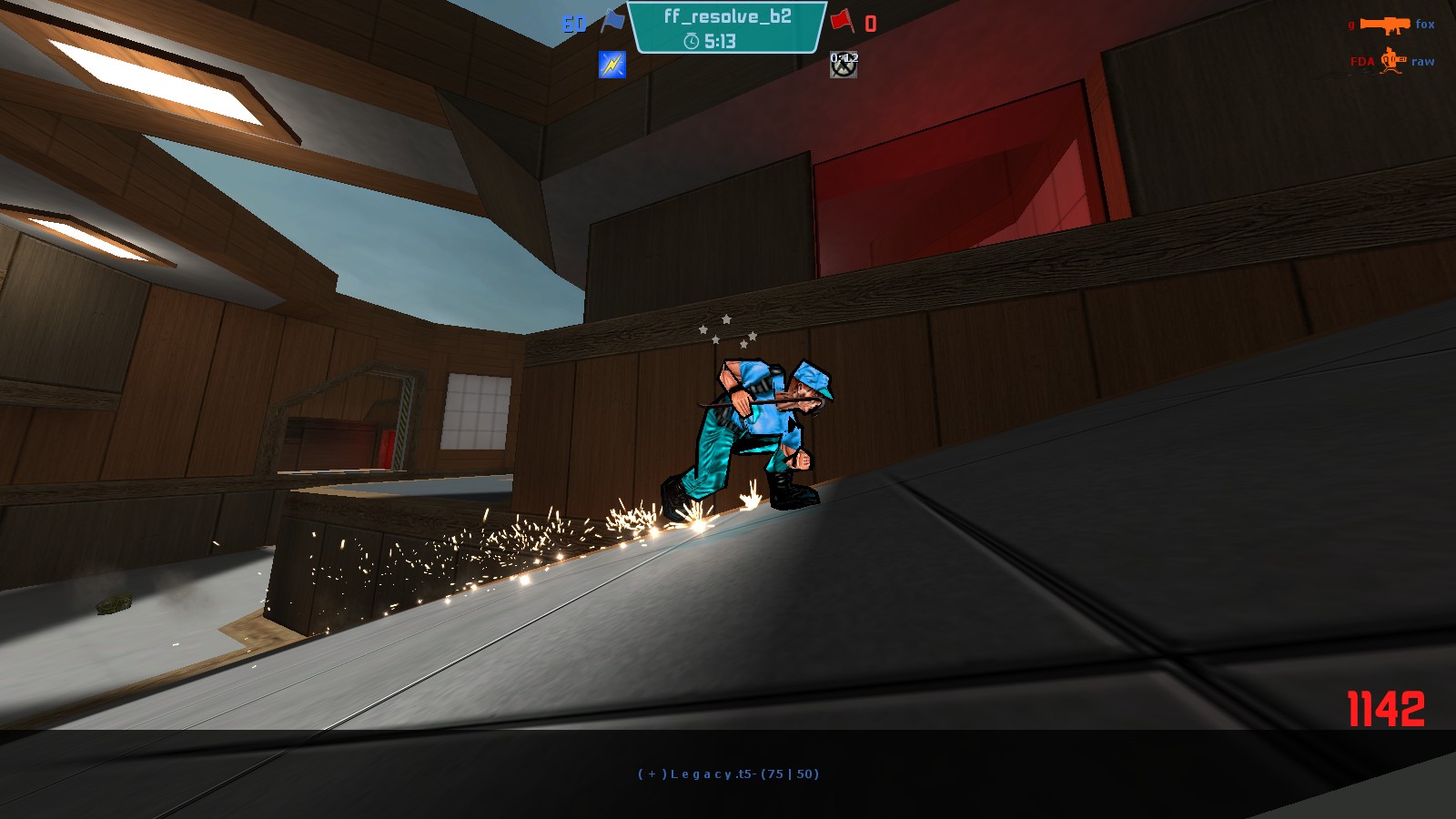Click the sentry gun kill icon
Image resolution: width=1456 pixels, height=819 pixels.
(1391, 61)
